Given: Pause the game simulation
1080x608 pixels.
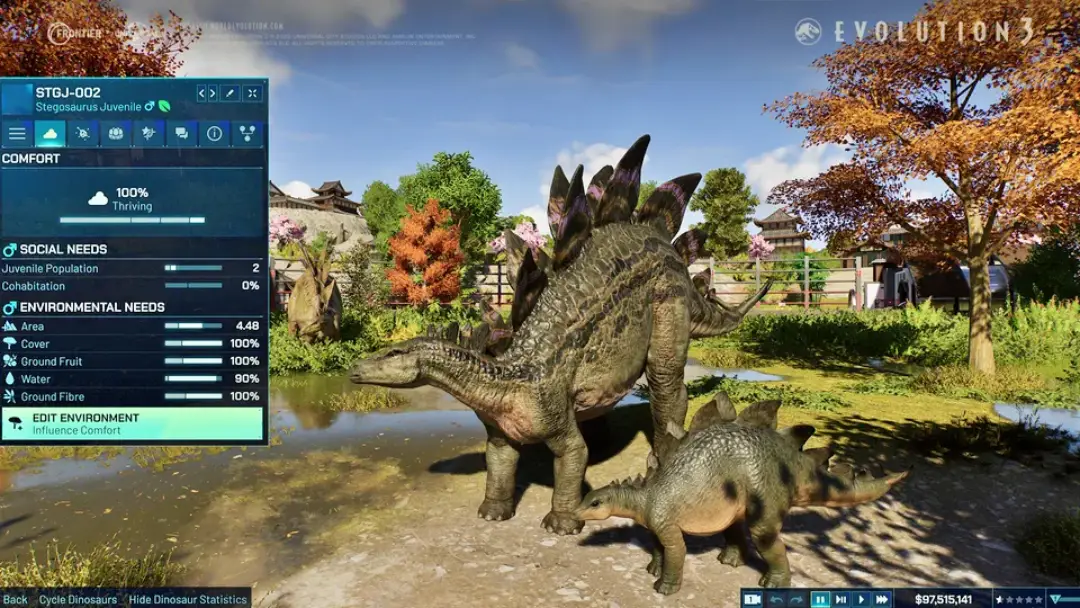Looking at the screenshot, I should (820, 599).
